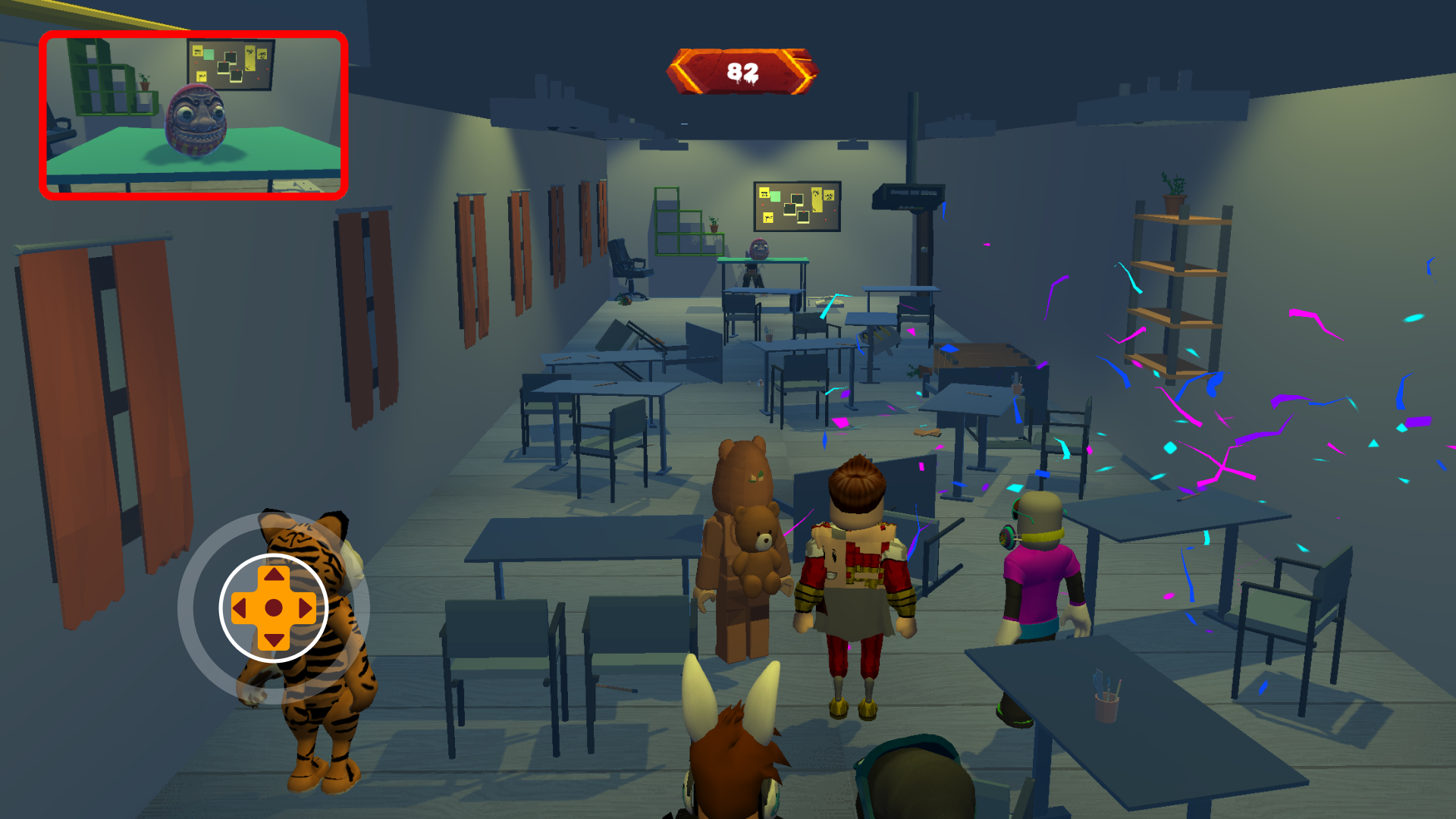Click the countdown number 82 banner
Viewport: 1456px width, 819px height.
click(742, 72)
